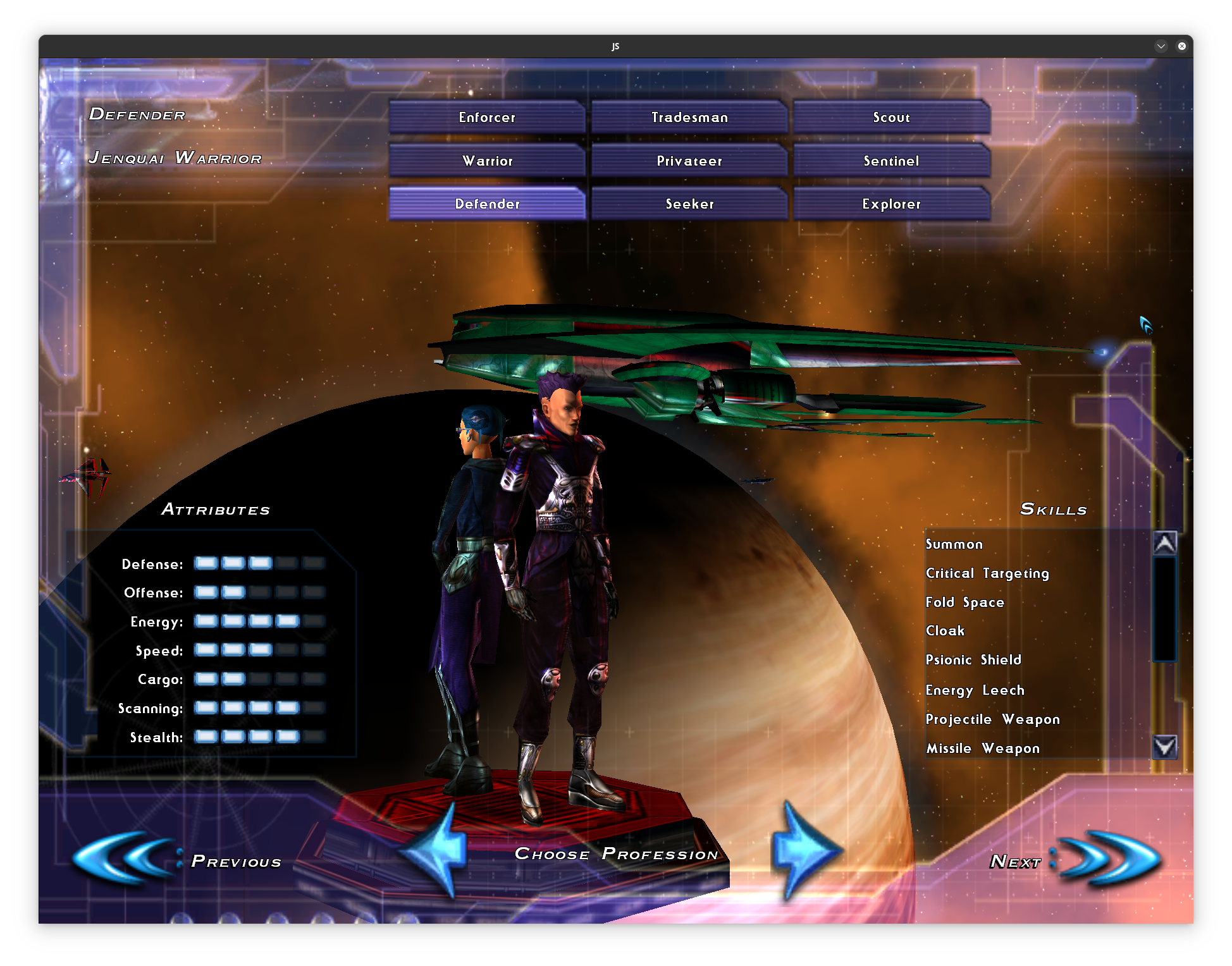Choose the Tradesman profession button
1232x966 pixels.
coord(689,117)
